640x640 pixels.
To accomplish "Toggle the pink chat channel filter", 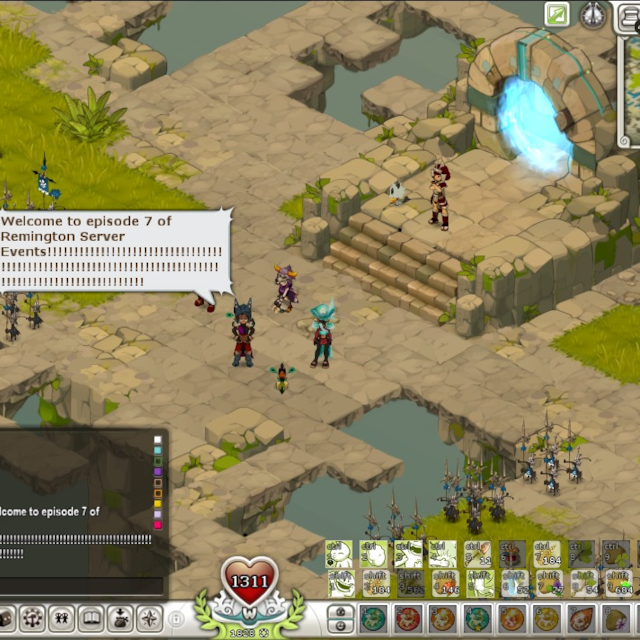I will pos(157,524).
